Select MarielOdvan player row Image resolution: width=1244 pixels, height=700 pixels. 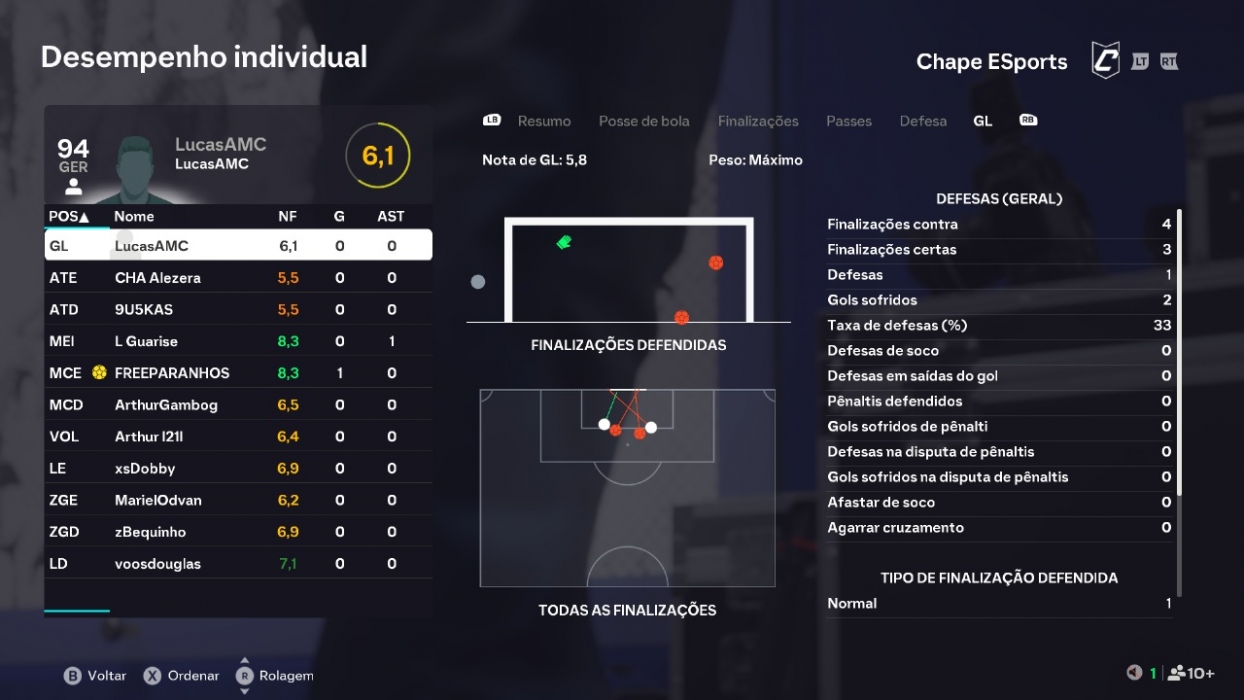(x=238, y=500)
